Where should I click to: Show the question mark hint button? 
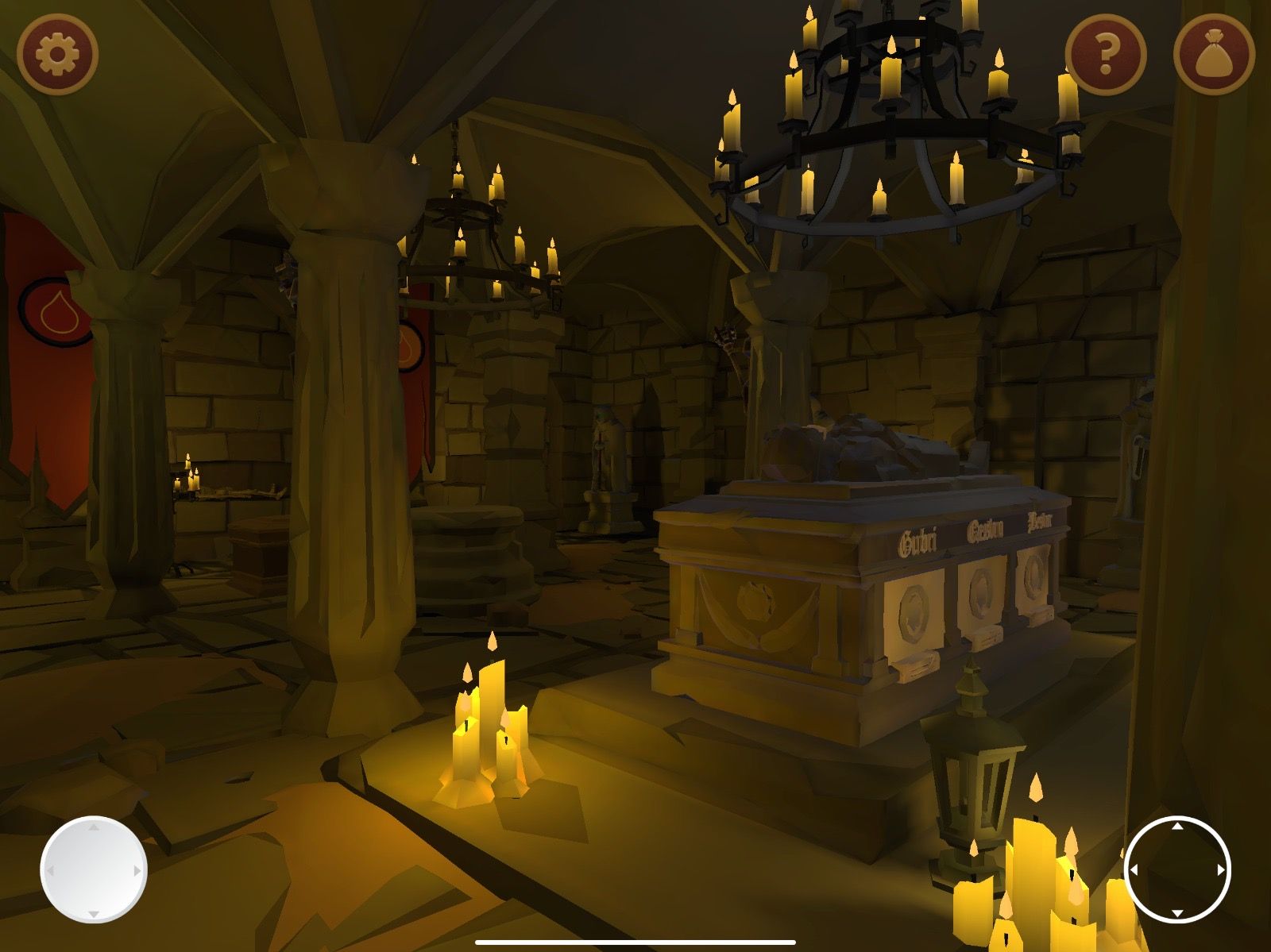(x=1105, y=55)
